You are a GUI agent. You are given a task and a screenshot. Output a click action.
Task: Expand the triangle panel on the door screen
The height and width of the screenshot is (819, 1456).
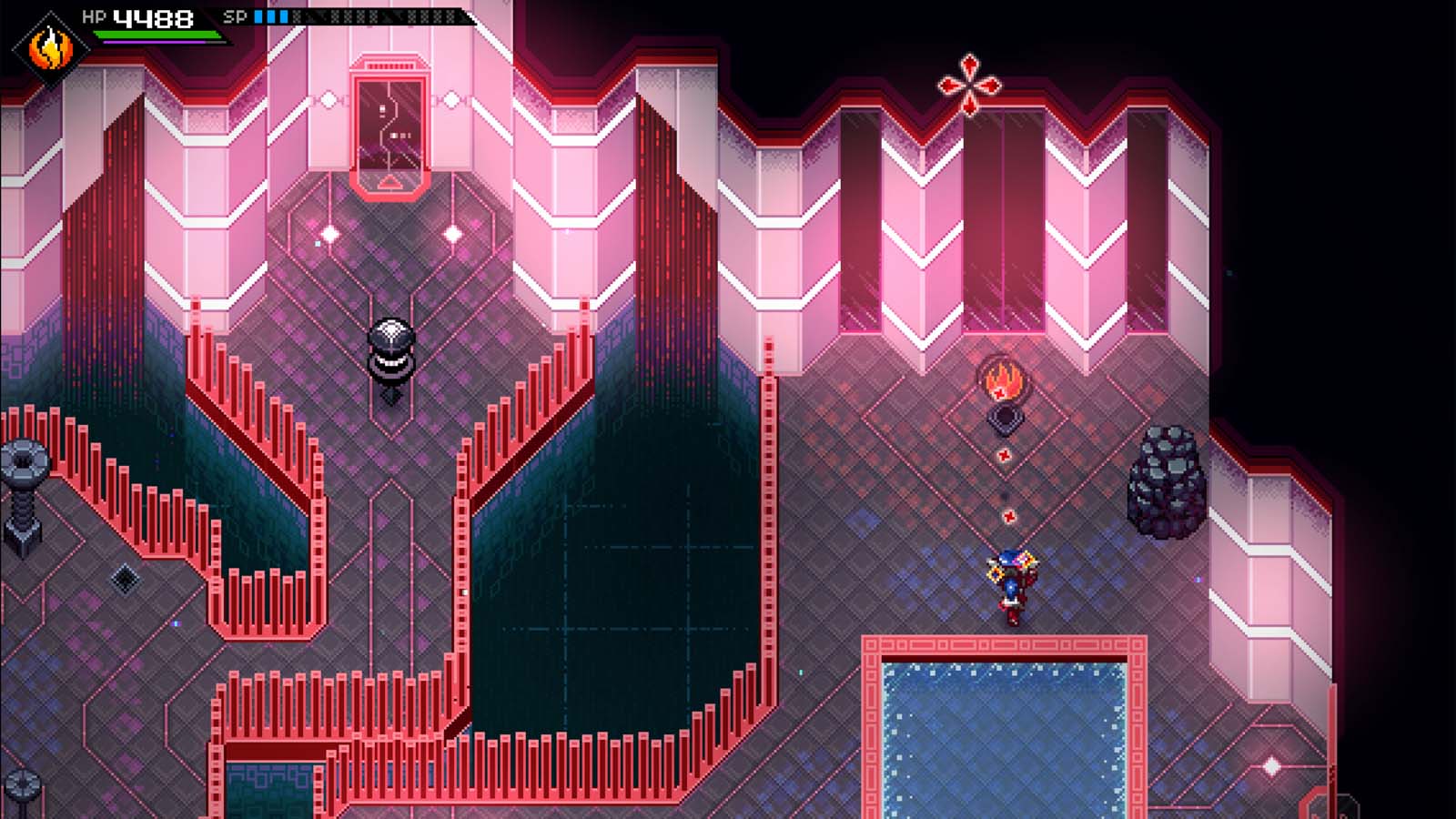pos(391,182)
